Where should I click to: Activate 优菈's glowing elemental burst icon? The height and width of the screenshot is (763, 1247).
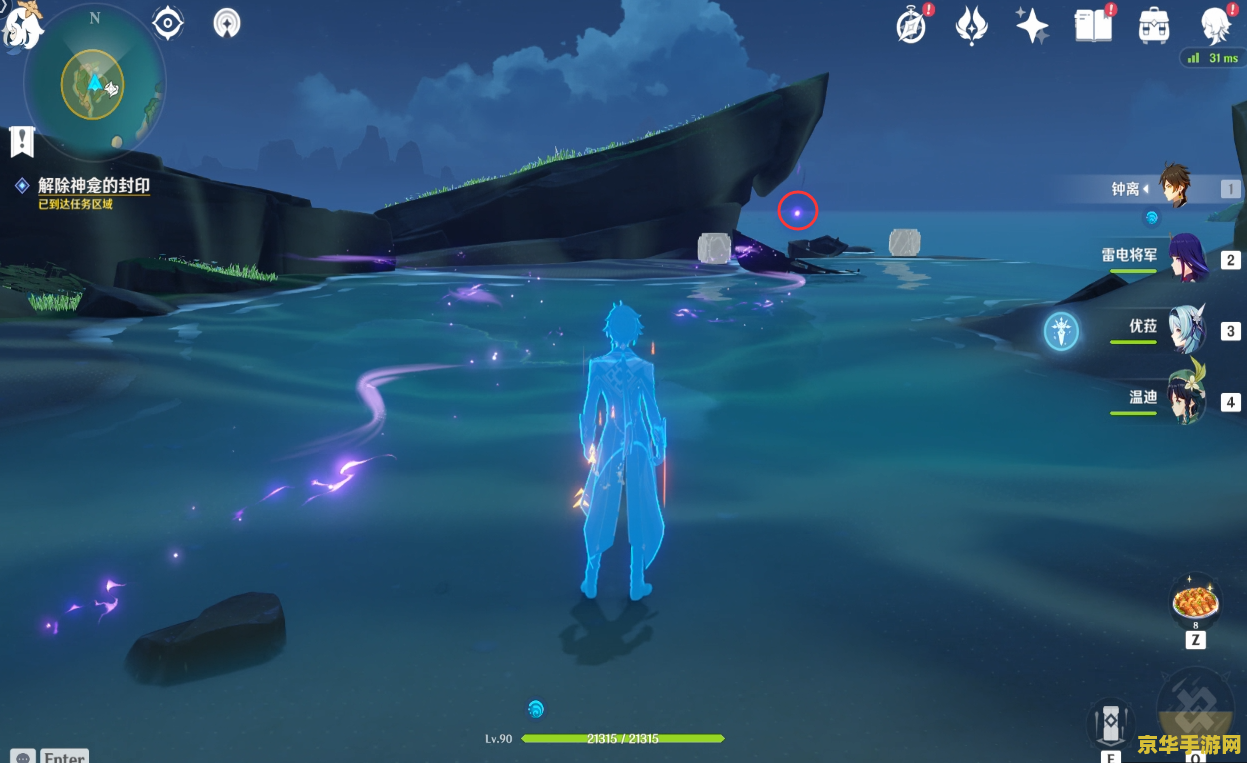1061,331
